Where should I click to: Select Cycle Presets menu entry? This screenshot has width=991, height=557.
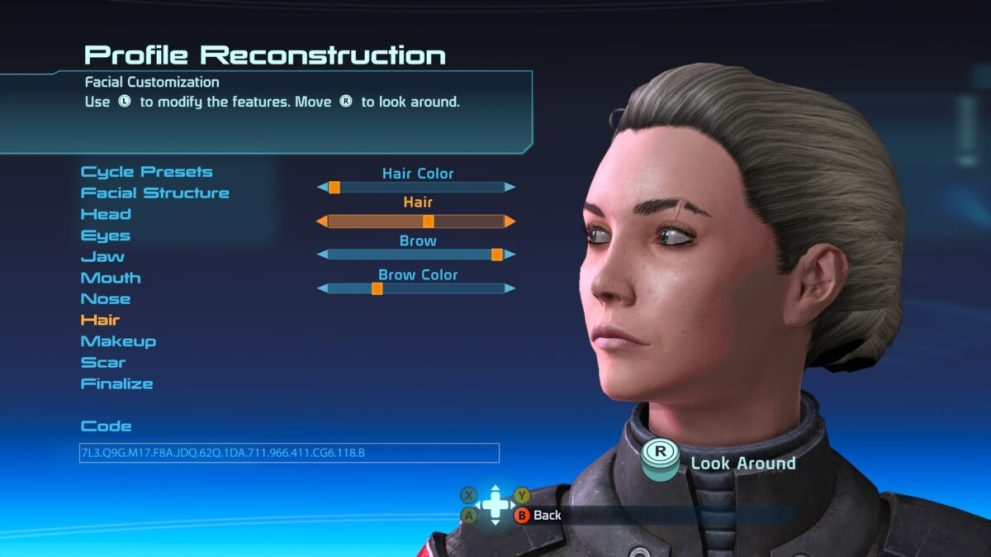(x=147, y=172)
